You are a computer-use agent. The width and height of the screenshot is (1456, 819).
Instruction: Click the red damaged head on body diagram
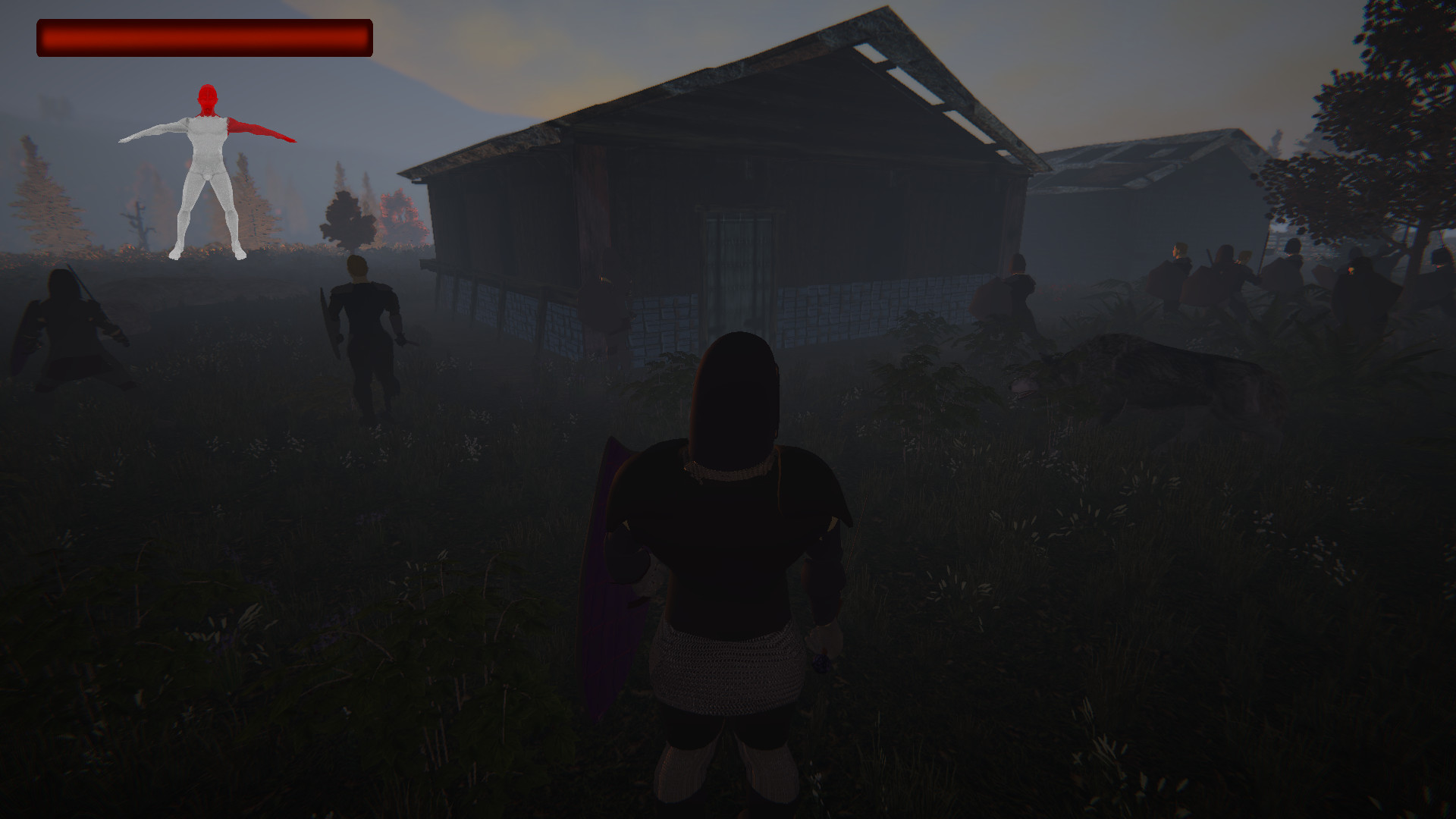(206, 99)
